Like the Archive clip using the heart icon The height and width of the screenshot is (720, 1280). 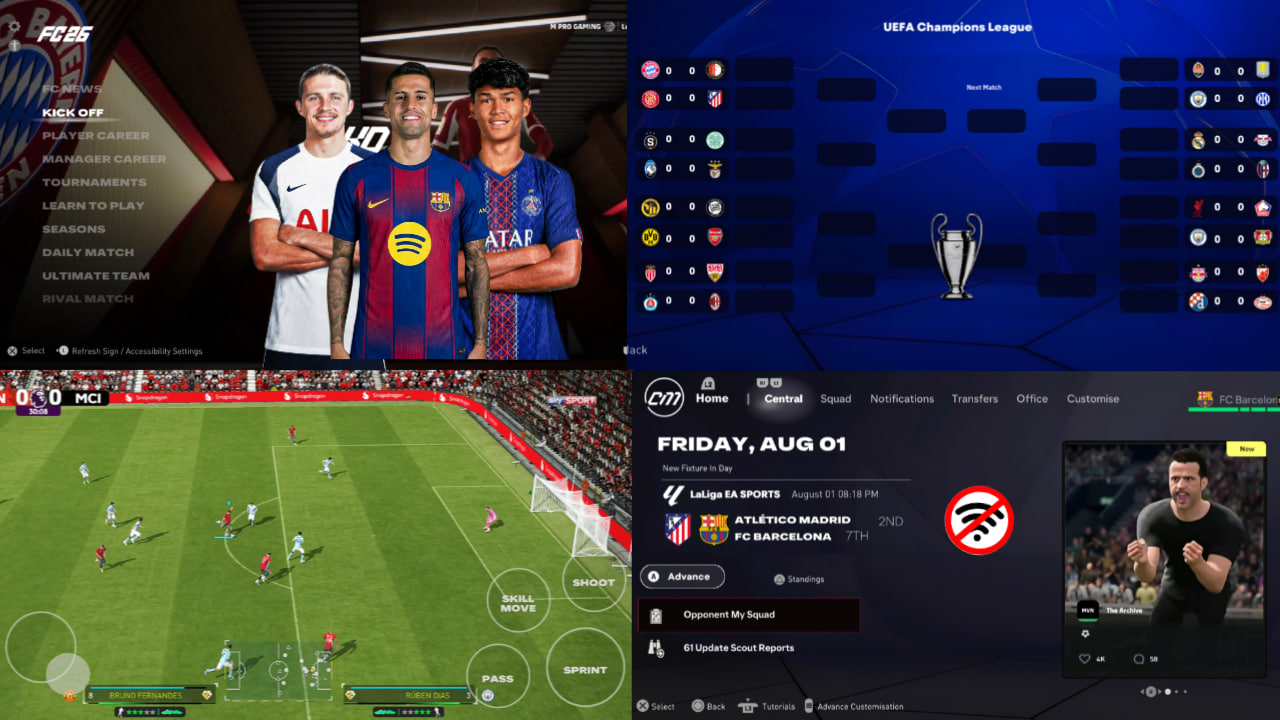tap(1084, 658)
